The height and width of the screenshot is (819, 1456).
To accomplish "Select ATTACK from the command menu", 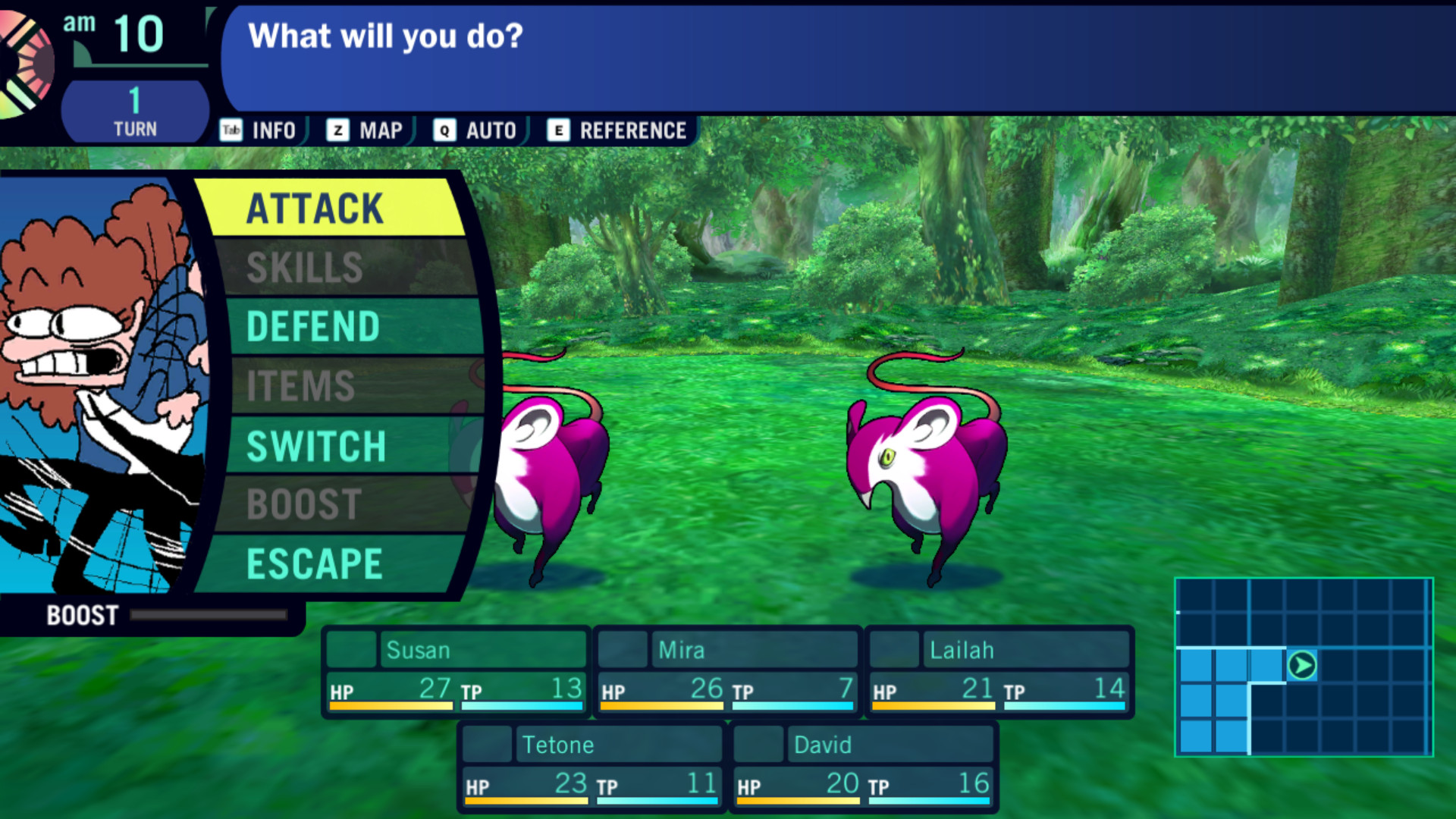I will (314, 209).
